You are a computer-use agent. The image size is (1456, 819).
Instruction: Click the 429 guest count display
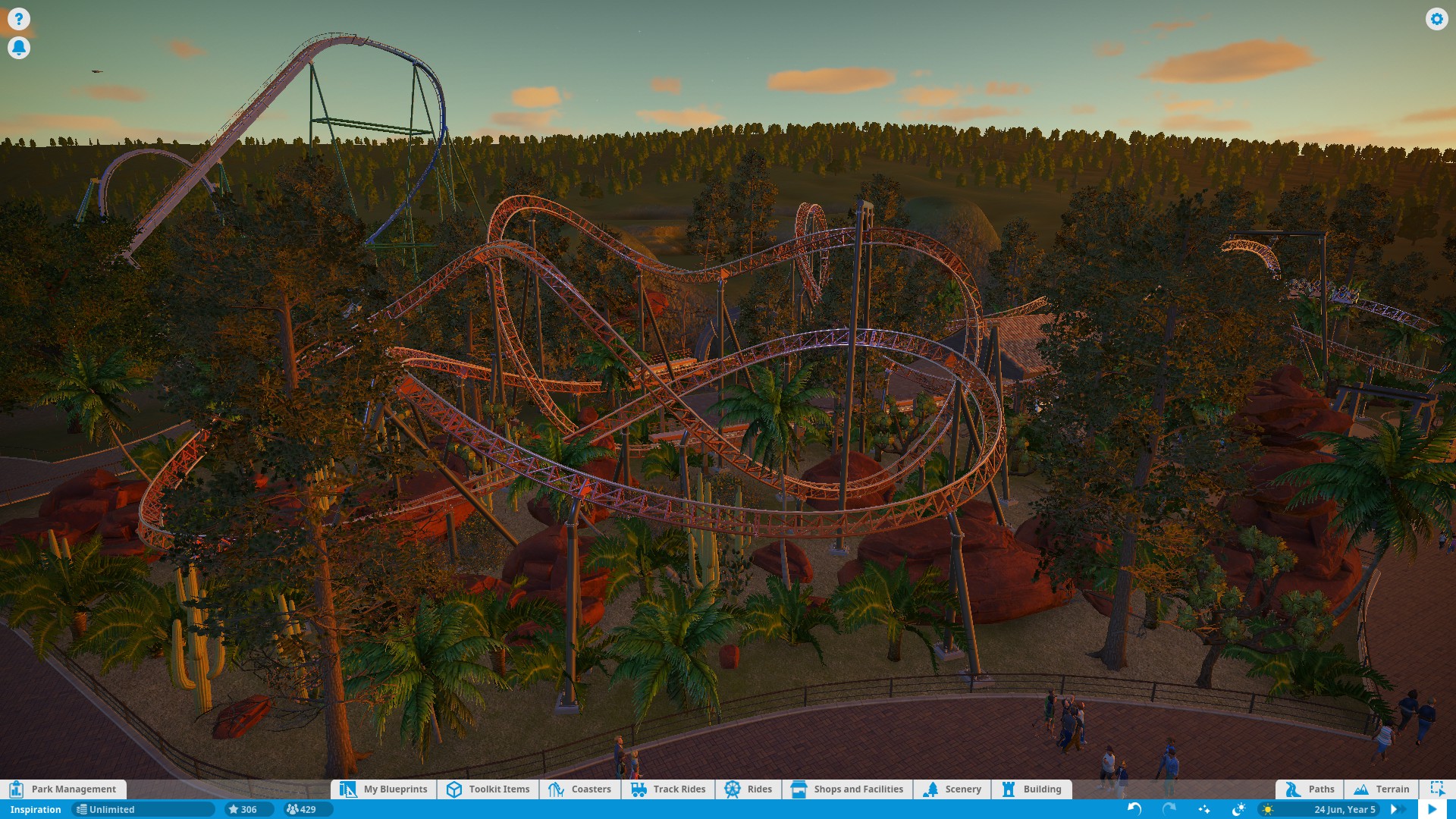pyautogui.click(x=303, y=809)
